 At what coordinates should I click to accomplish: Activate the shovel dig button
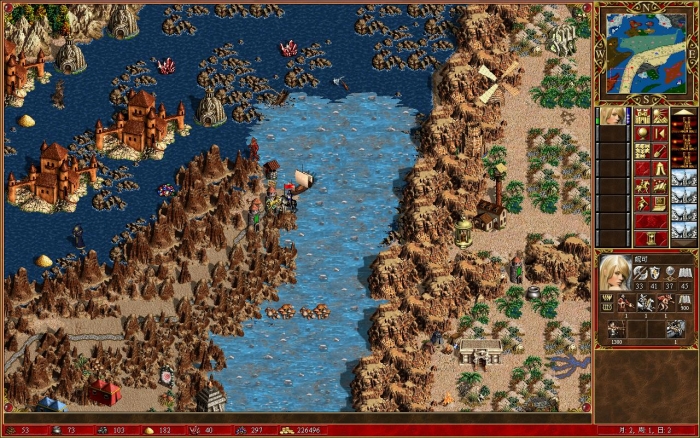pyautogui.click(x=659, y=151)
